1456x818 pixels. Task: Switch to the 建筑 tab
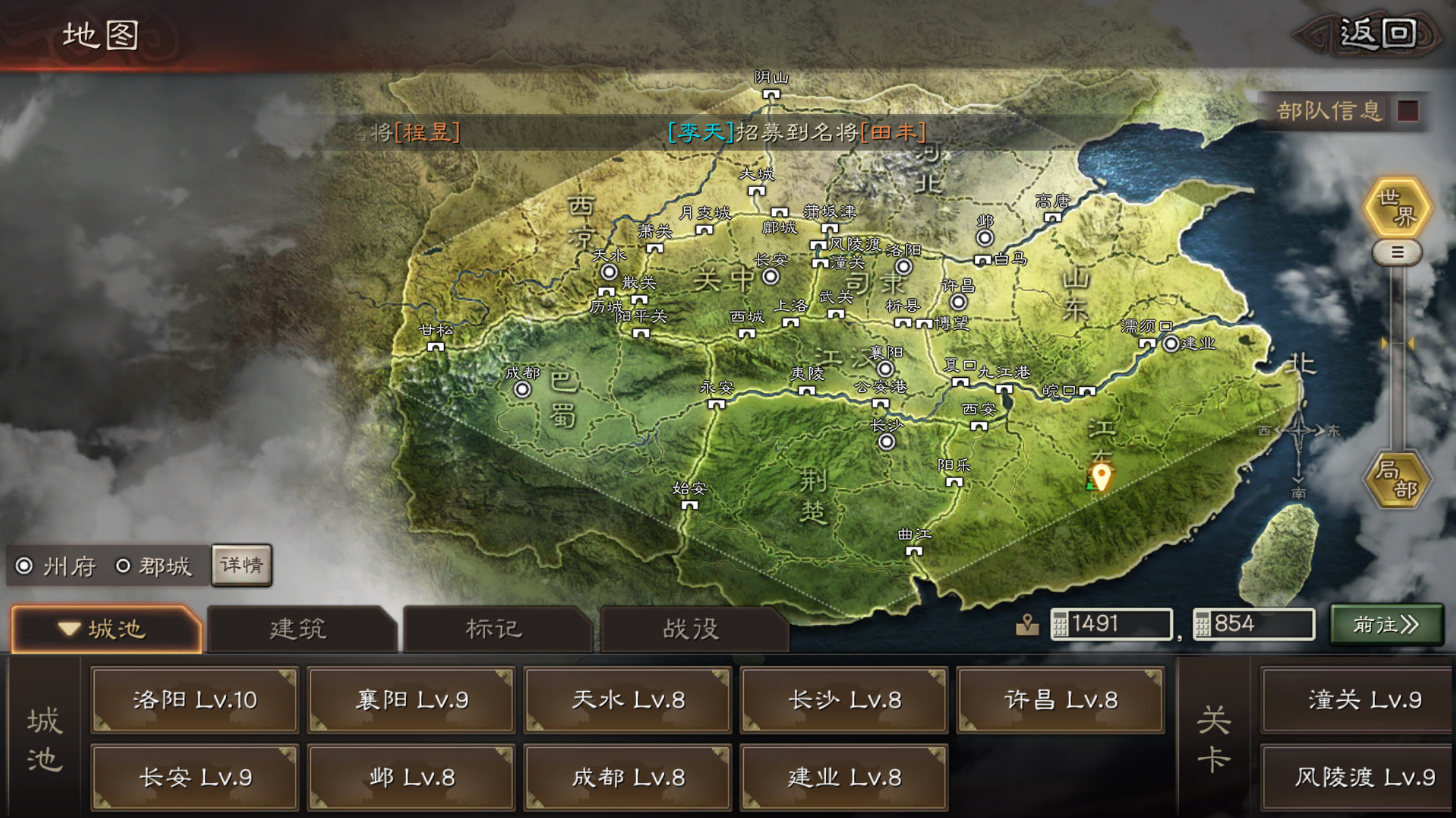click(x=298, y=629)
